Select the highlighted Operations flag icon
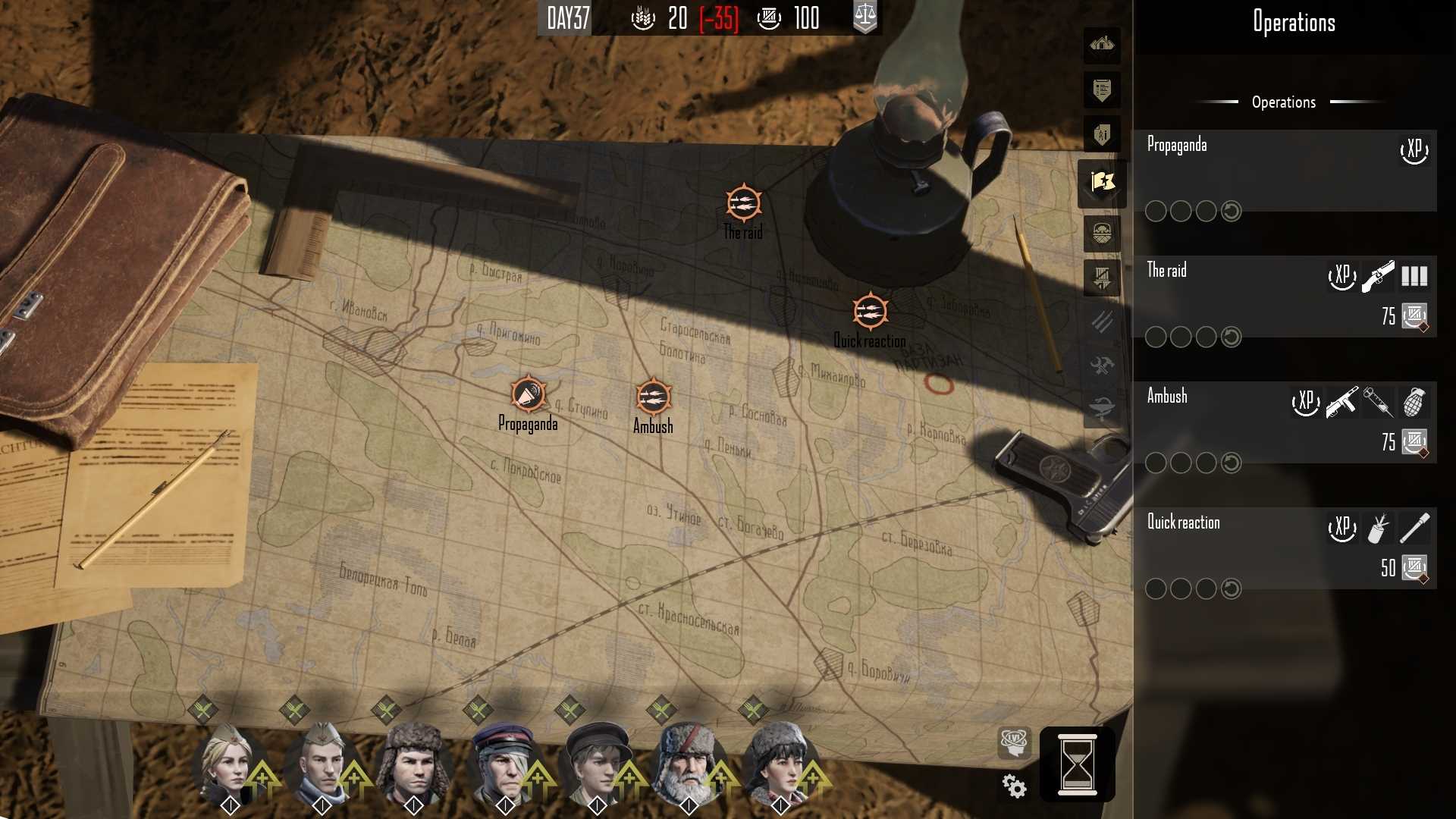Image resolution: width=1456 pixels, height=819 pixels. [x=1101, y=182]
